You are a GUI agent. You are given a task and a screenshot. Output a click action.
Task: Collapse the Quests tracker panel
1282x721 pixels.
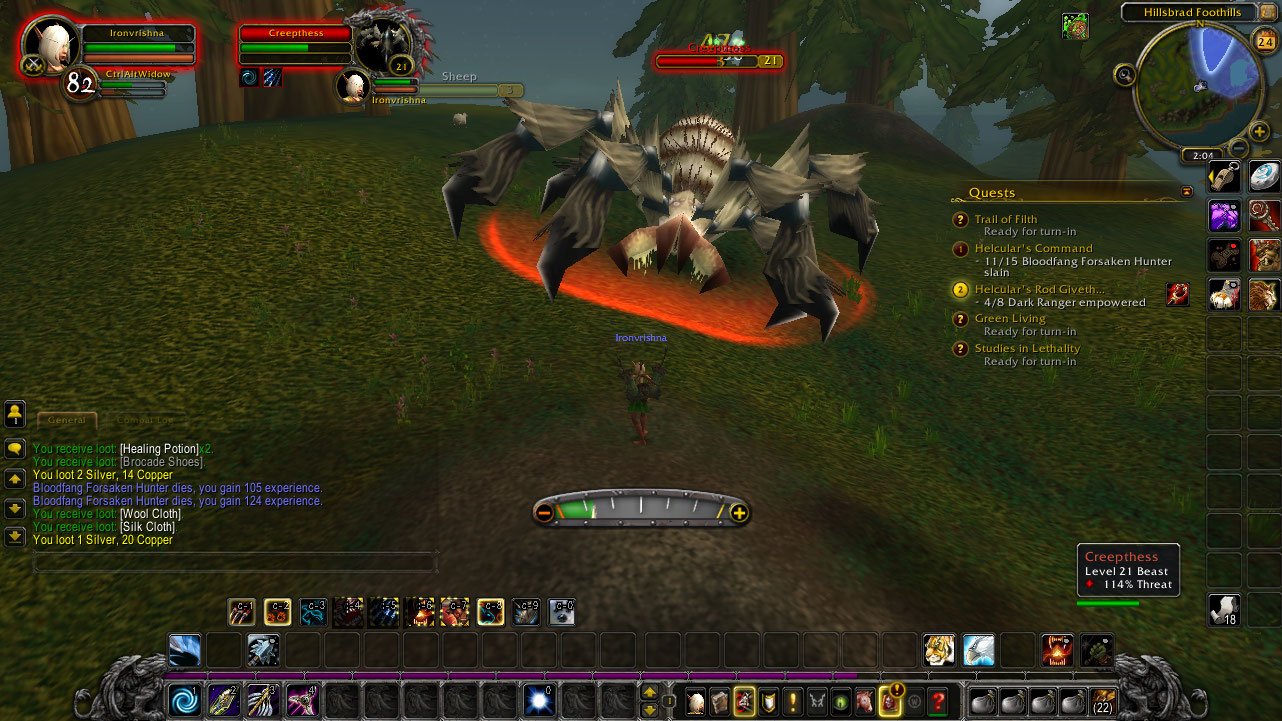coord(1187,191)
